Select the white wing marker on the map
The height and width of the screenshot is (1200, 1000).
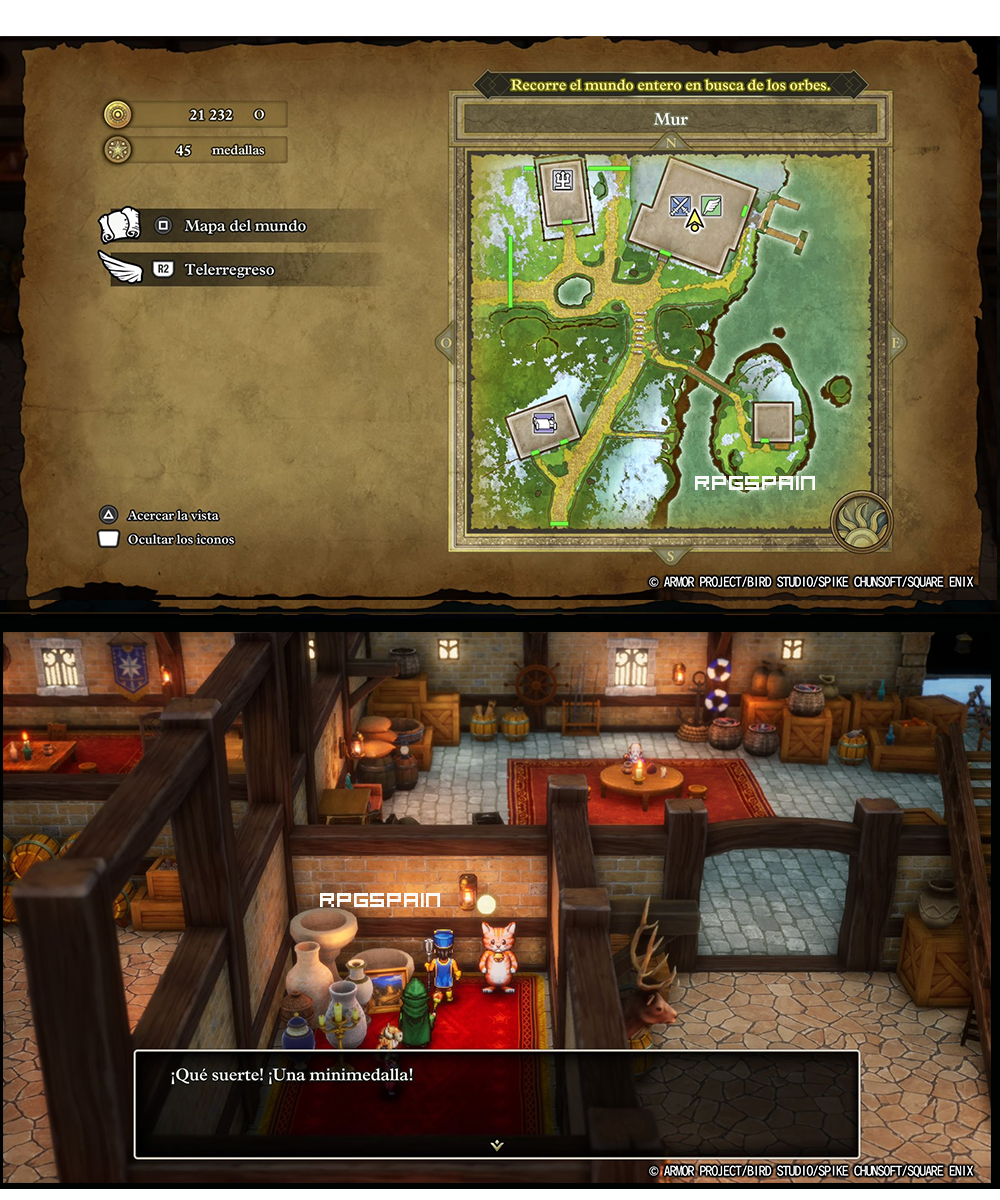[711, 206]
